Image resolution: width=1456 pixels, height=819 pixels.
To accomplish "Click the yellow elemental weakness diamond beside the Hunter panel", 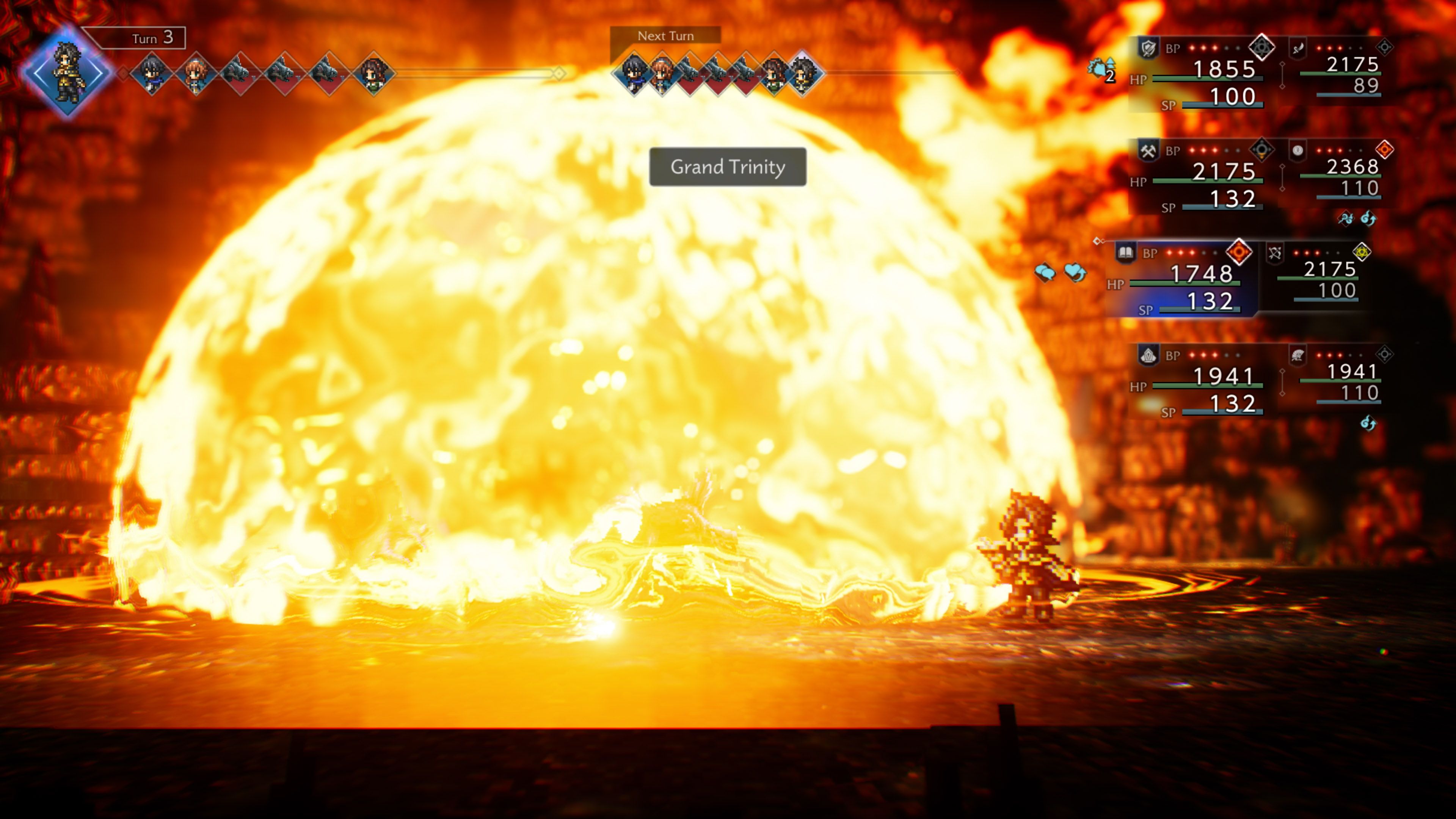I will point(1362,252).
